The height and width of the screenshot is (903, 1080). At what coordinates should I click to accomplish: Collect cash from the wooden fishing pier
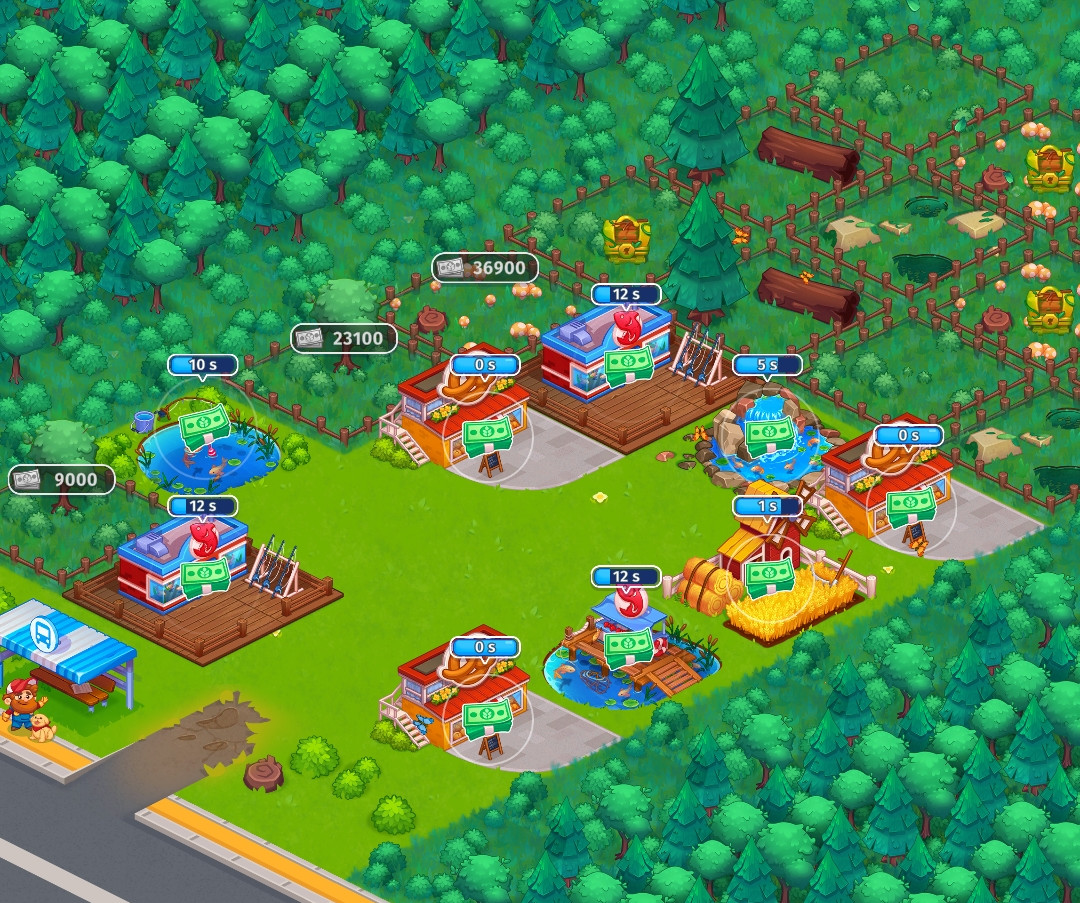pyautogui.click(x=627, y=644)
